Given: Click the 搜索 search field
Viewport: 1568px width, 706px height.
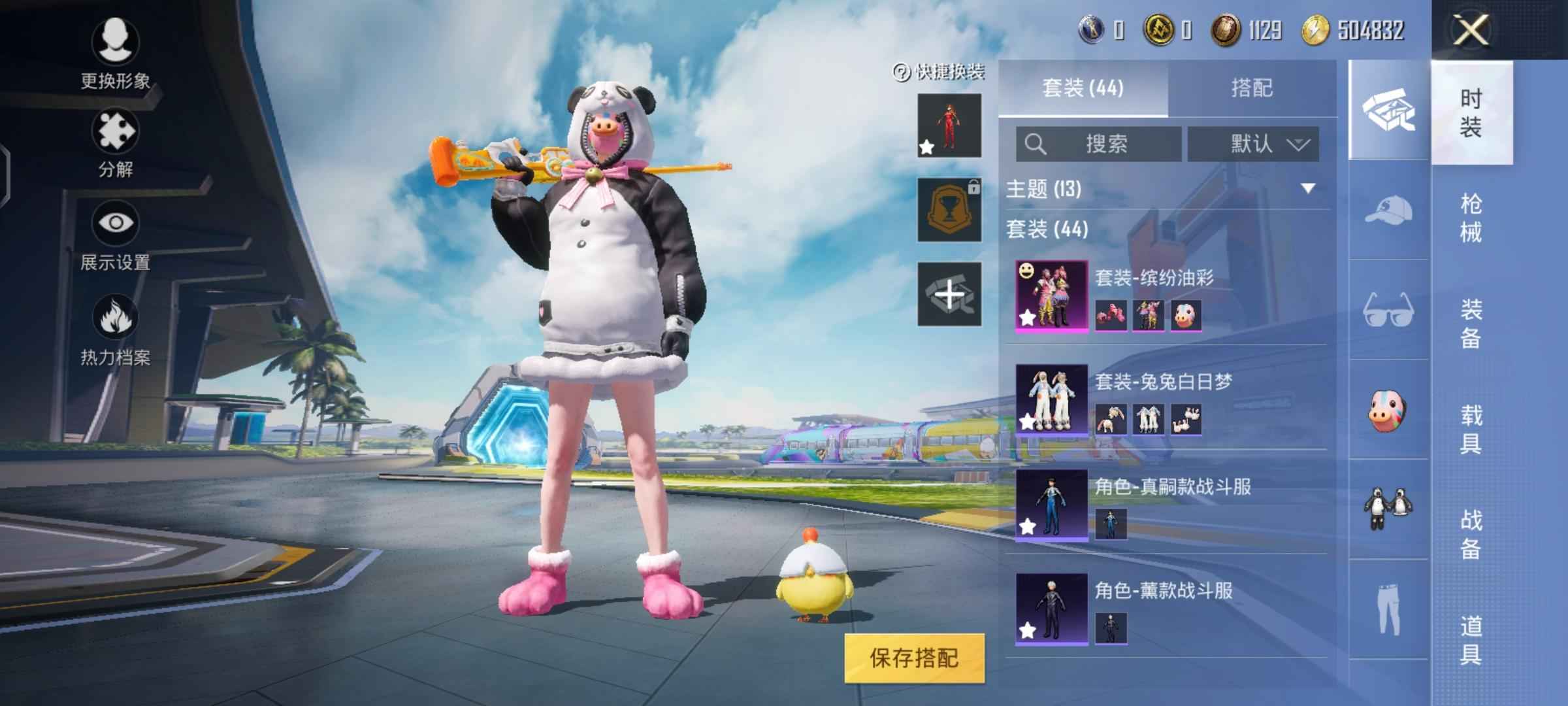Looking at the screenshot, I should click(1098, 144).
